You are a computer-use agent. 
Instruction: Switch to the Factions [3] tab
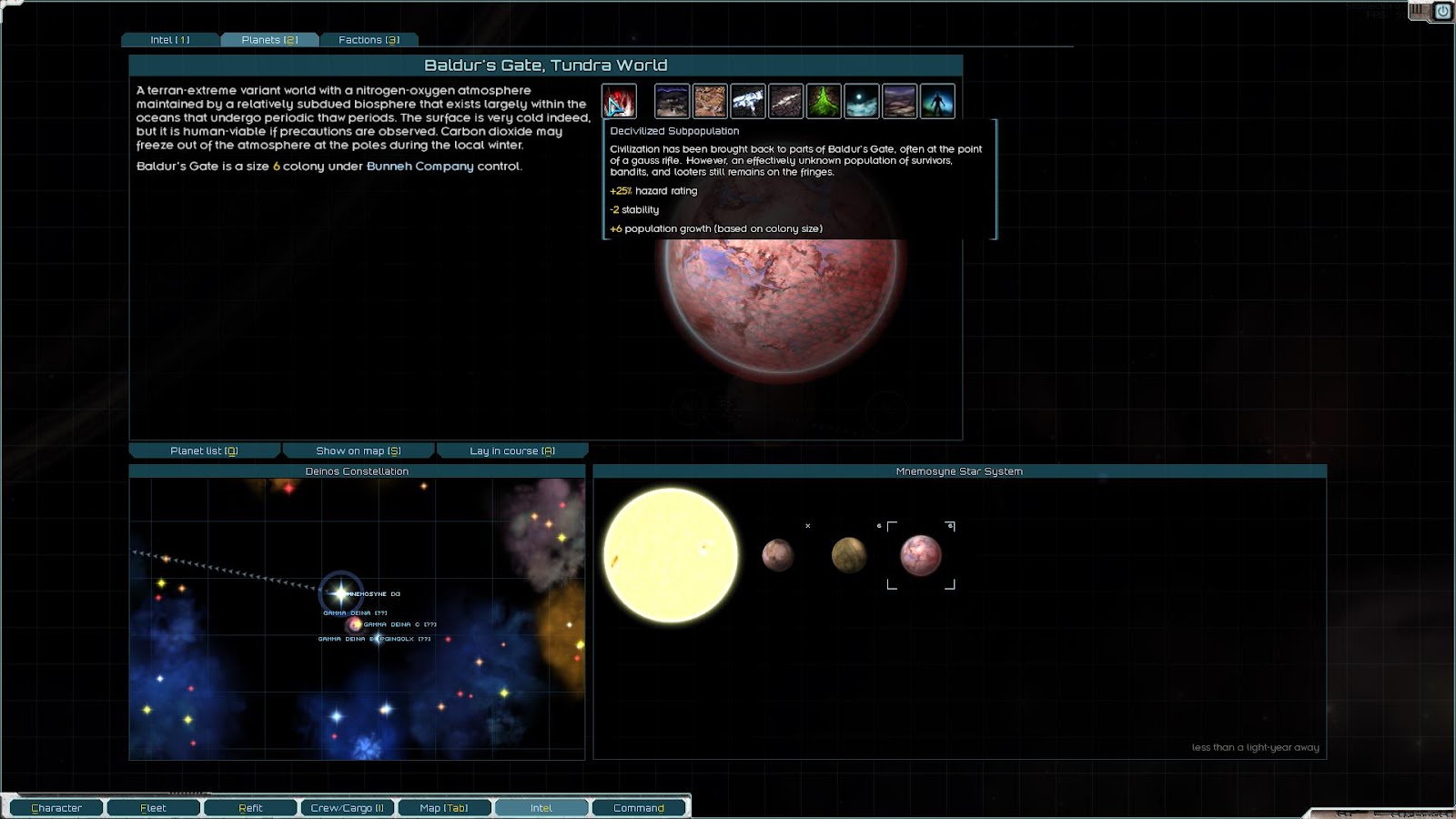tap(369, 40)
